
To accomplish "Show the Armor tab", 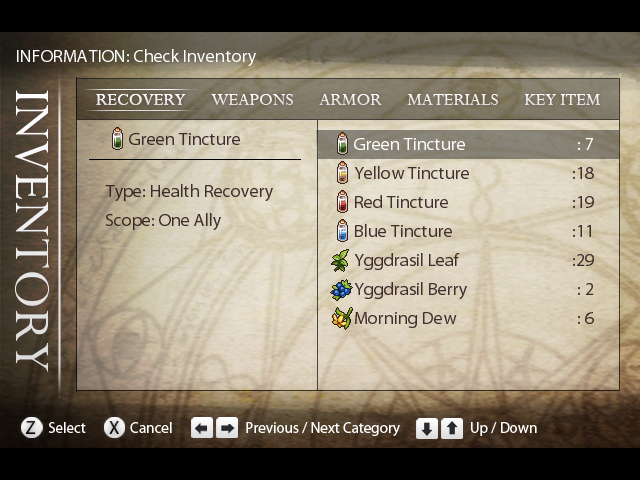I will pos(350,100).
